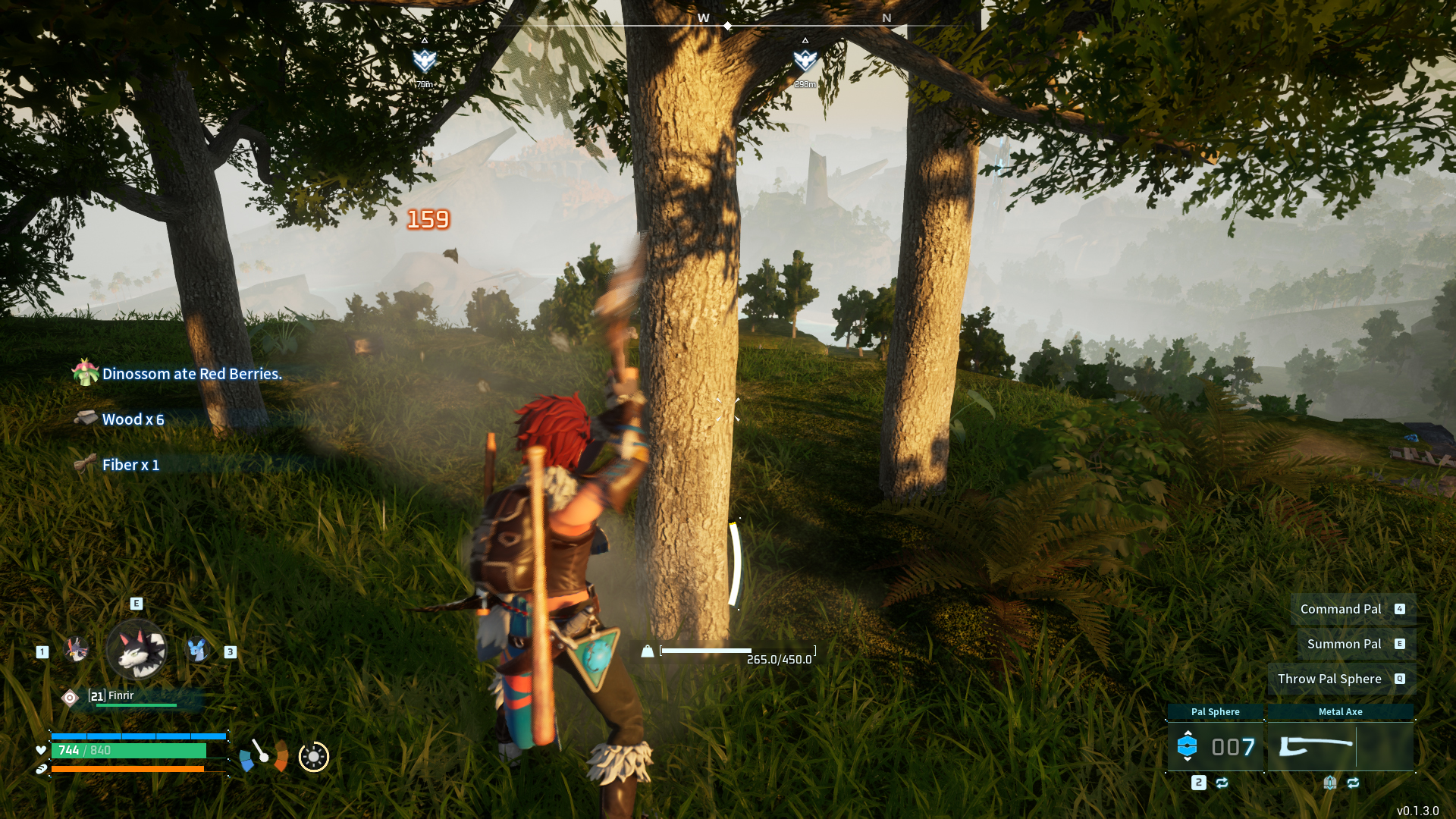This screenshot has width=1456, height=819.
Task: Pick the blue long-eared pal portrait
Action: point(198,649)
